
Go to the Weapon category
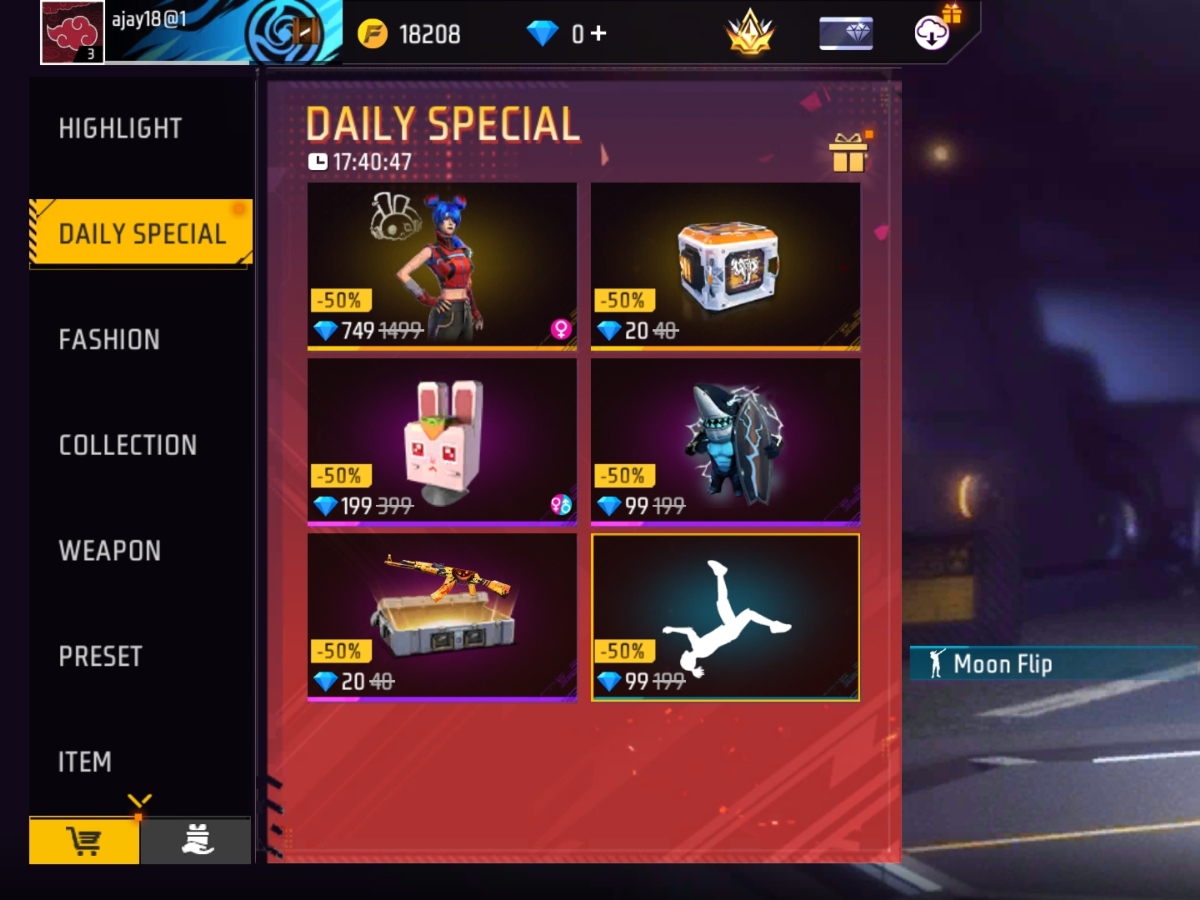coord(109,551)
